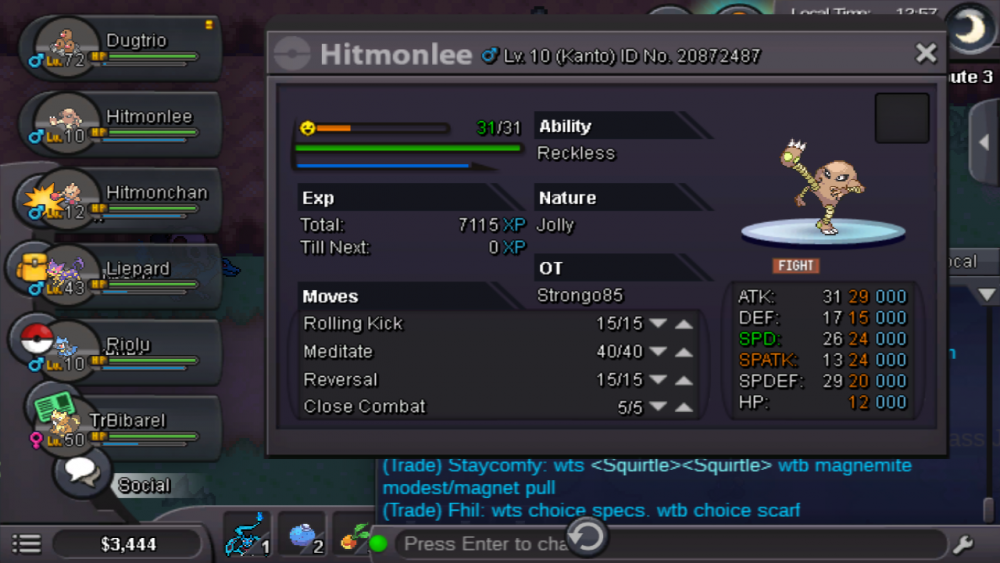Click the empty held item box
1000x563 pixels.
coord(901,118)
